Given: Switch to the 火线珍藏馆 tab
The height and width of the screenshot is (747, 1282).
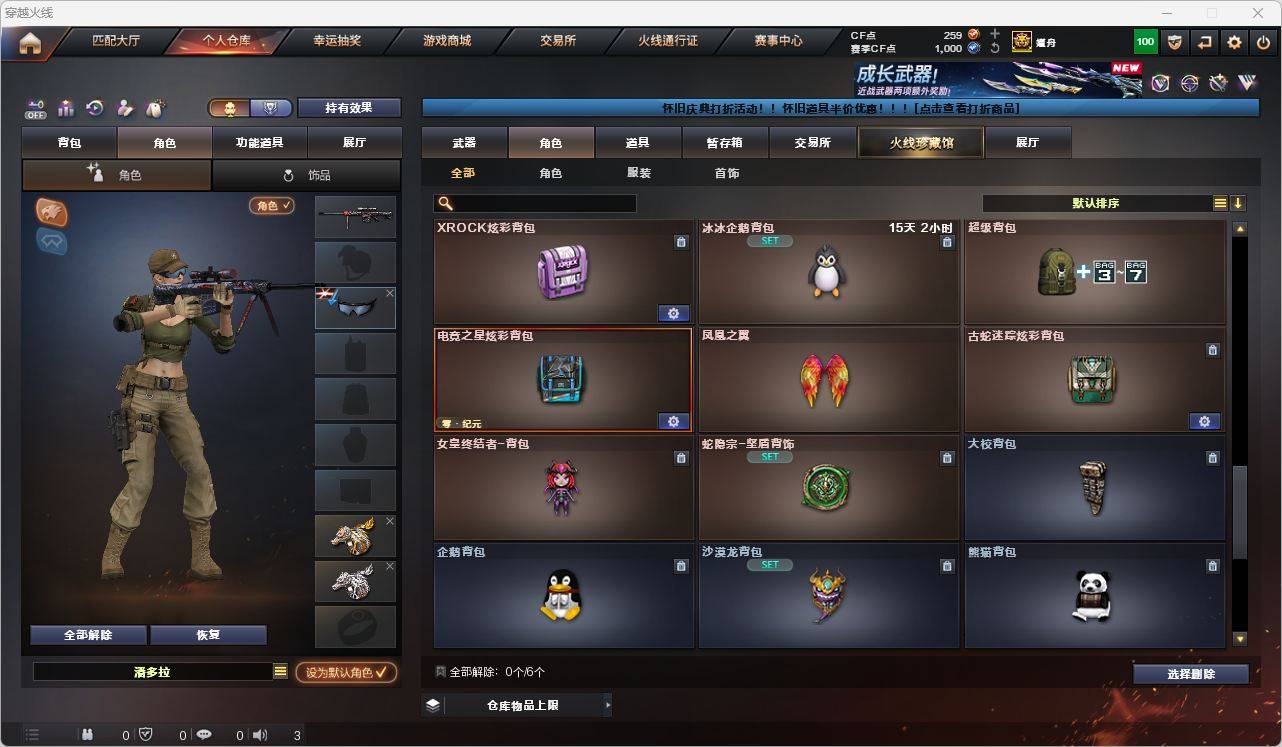Looking at the screenshot, I should pyautogui.click(x=919, y=142).
